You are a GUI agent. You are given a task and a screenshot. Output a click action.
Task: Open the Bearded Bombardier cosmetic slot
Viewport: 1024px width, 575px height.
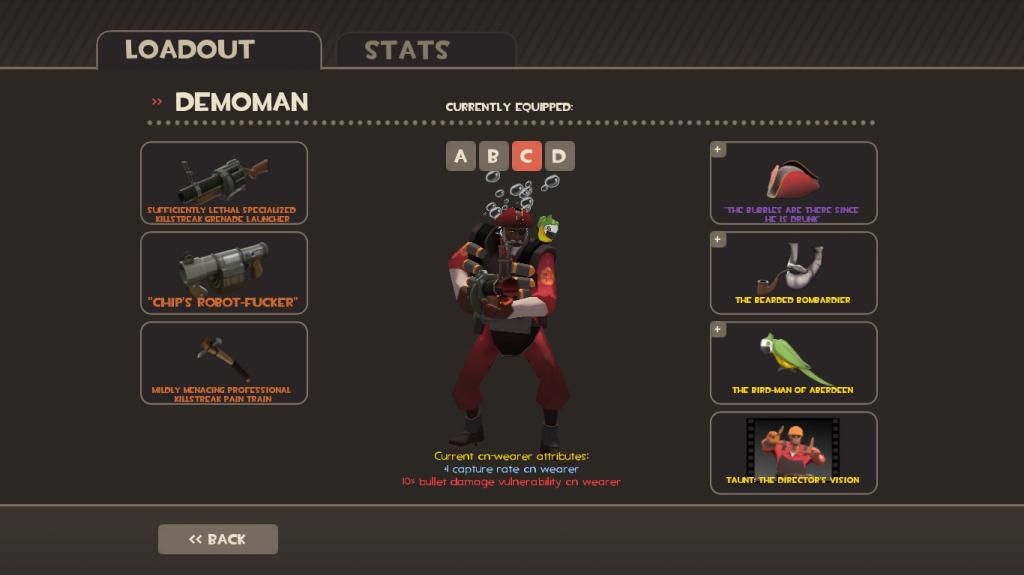[793, 273]
